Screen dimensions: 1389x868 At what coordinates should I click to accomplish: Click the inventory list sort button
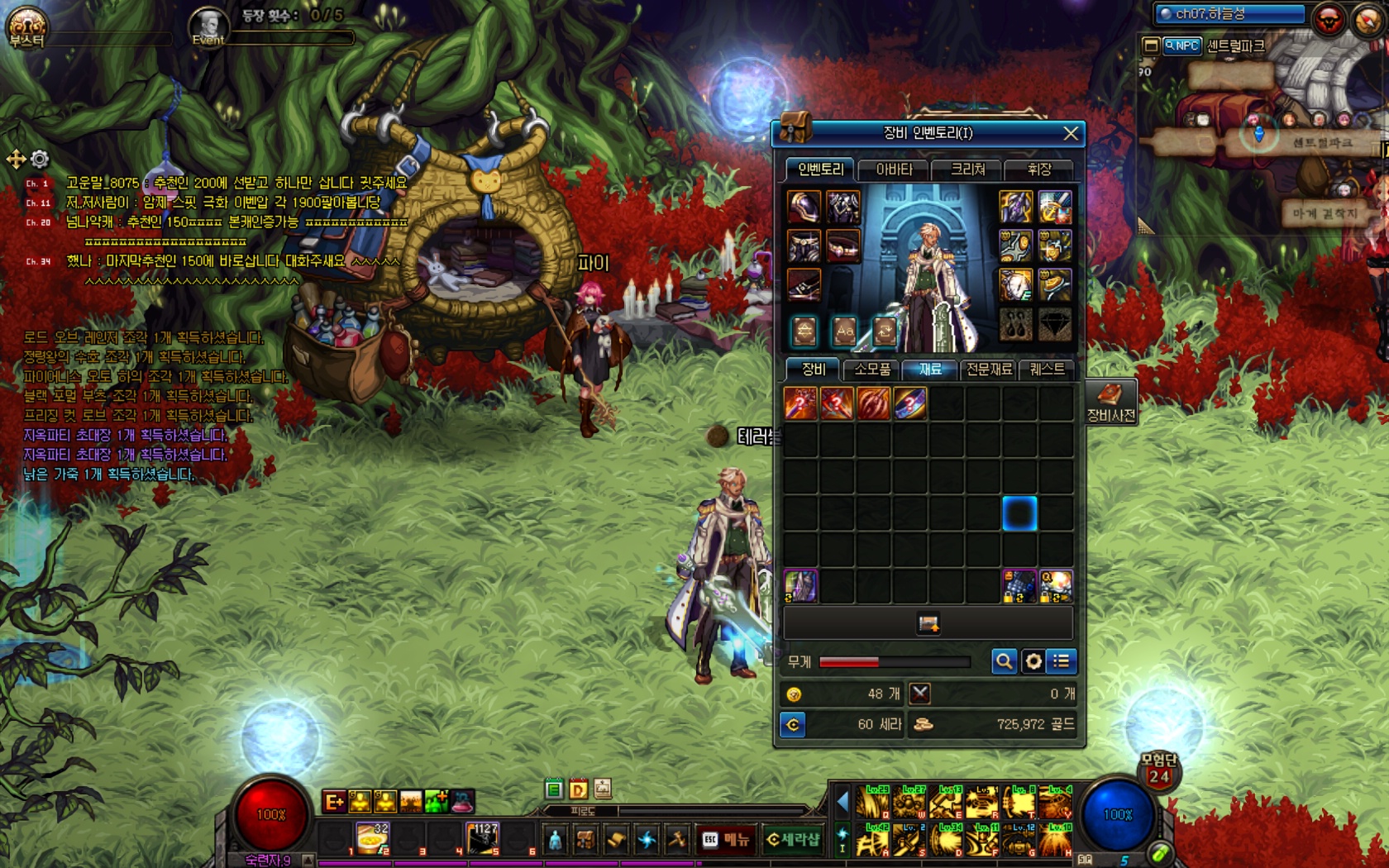[1062, 661]
